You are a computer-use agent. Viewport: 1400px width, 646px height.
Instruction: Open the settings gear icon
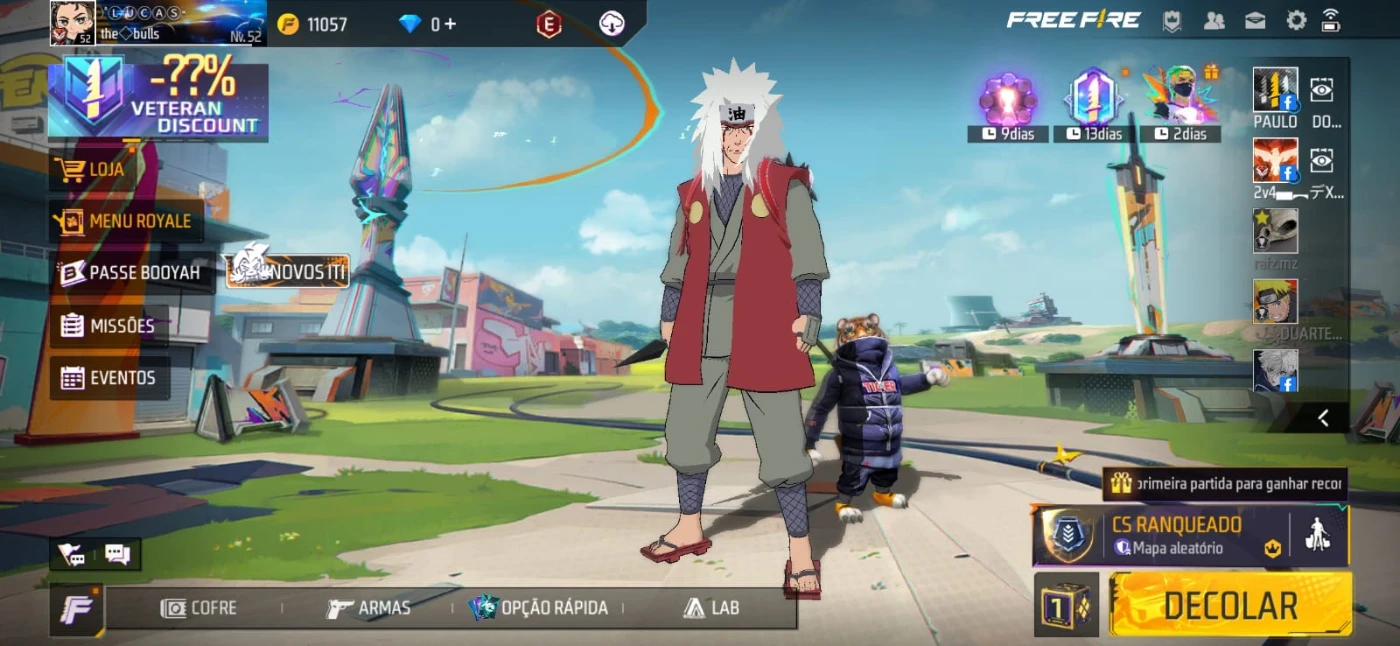(1296, 21)
